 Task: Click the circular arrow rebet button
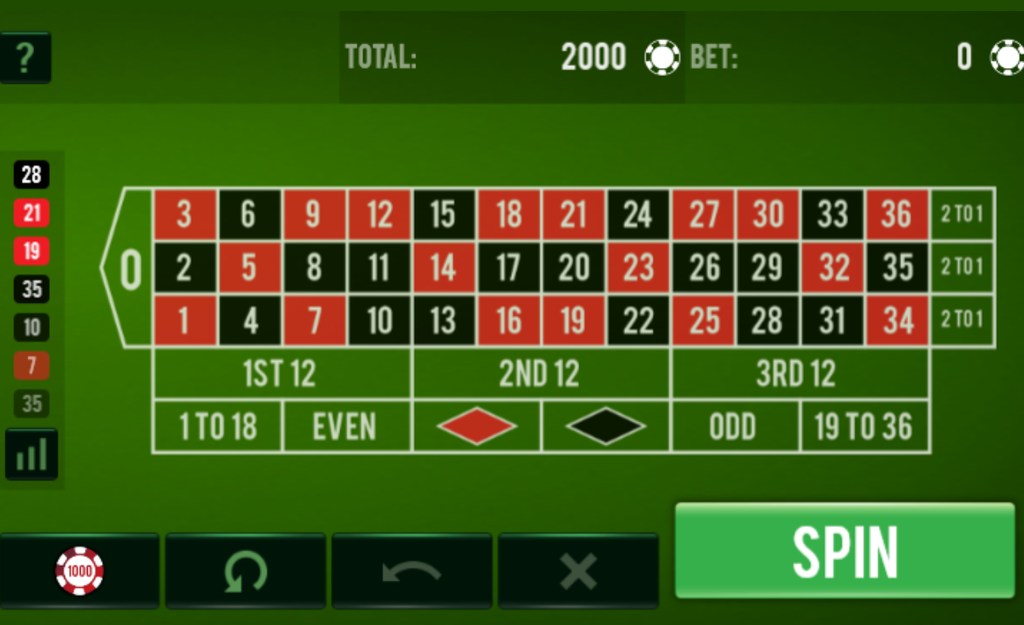pos(245,571)
